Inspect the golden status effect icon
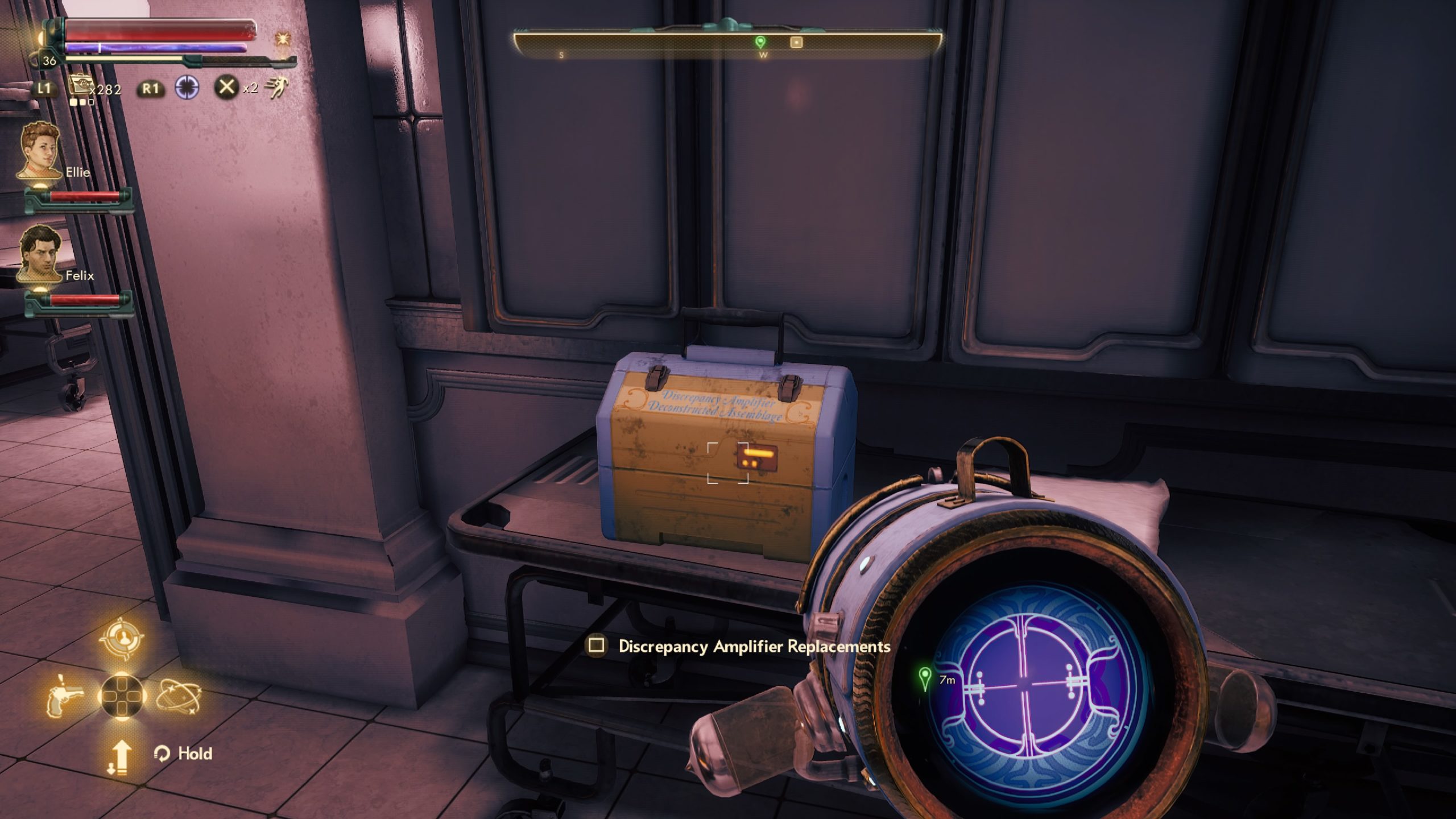This screenshot has height=819, width=1456. point(282,39)
